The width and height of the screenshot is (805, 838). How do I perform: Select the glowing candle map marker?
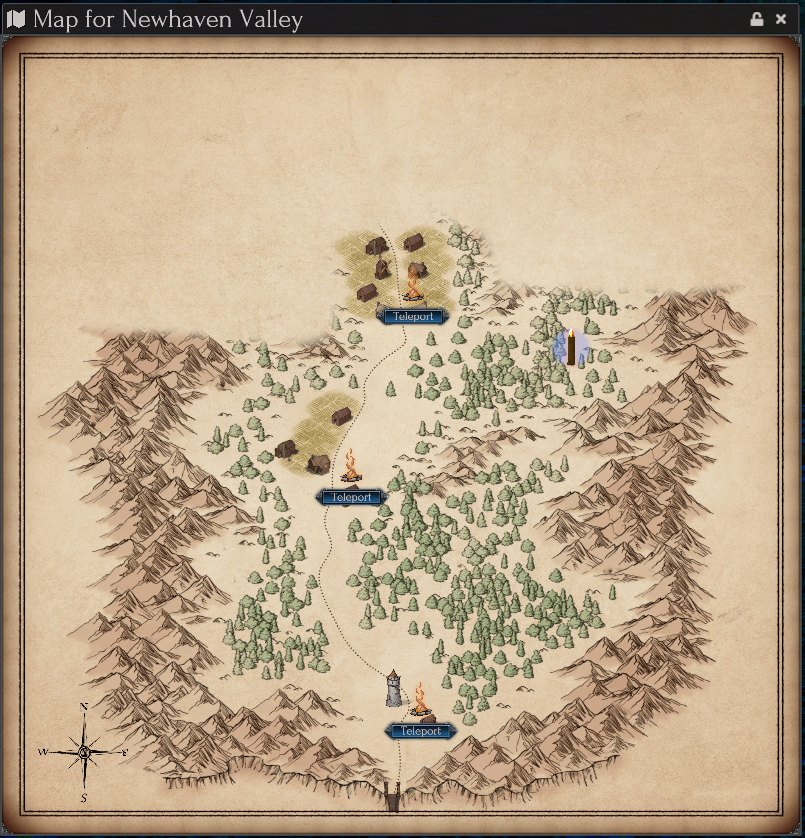pyautogui.click(x=571, y=347)
